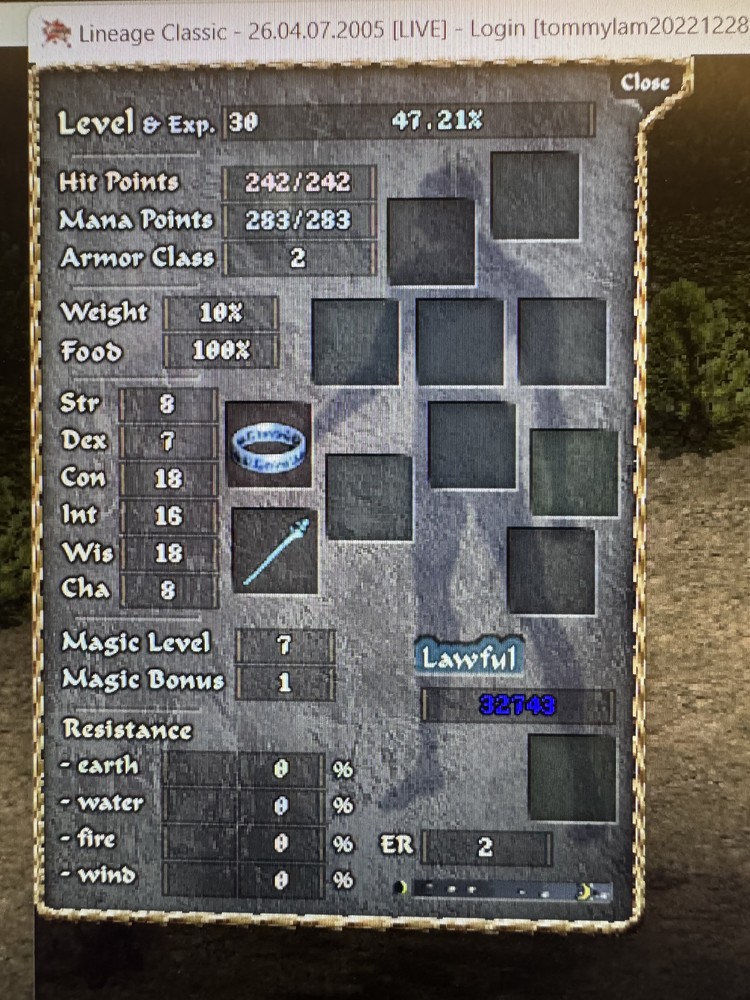750x1000 pixels.
Task: Select the equipped blue ring slot
Action: coord(268,444)
